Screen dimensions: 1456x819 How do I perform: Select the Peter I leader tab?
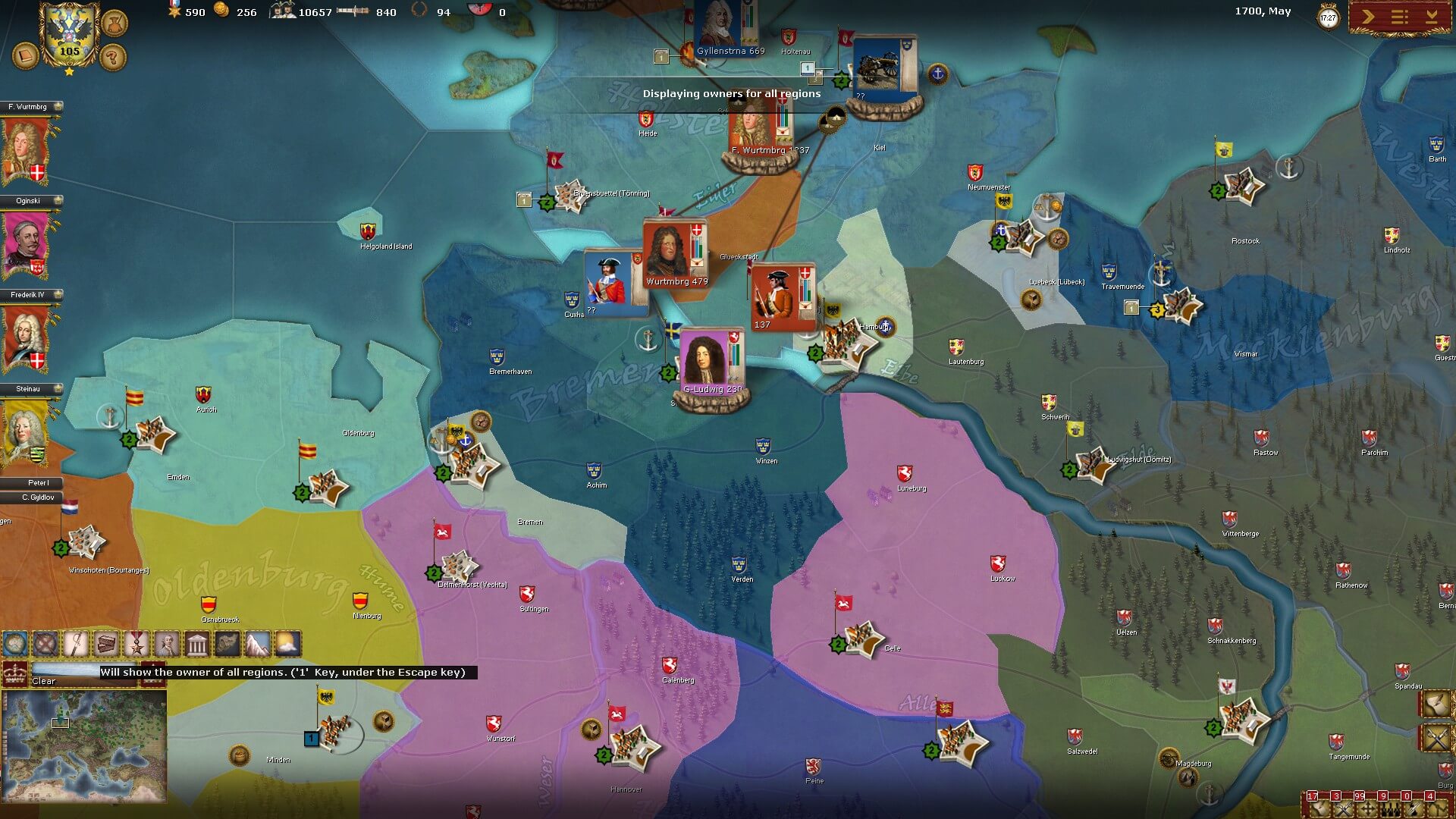38,483
